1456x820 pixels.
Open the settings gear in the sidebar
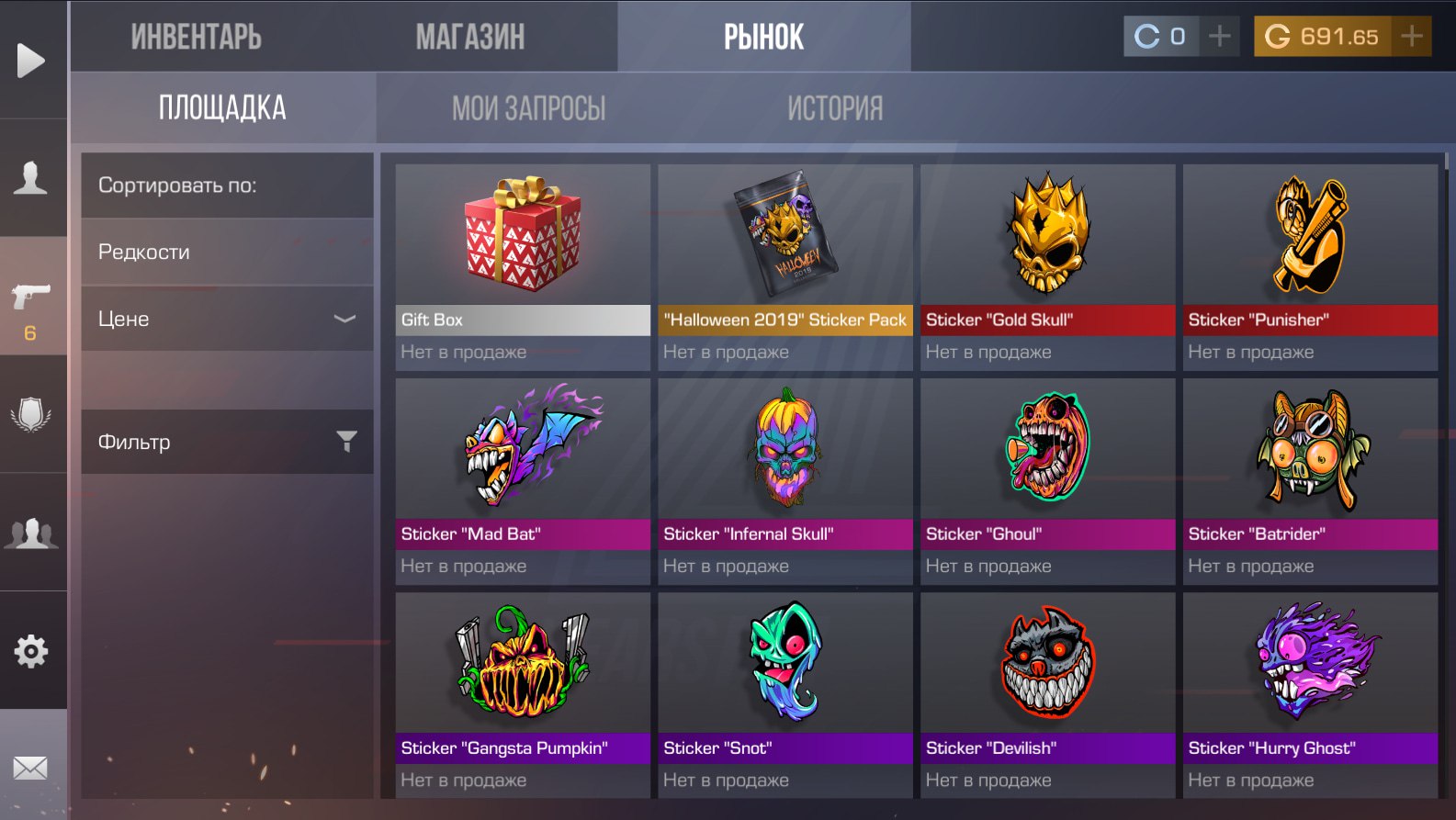click(x=31, y=651)
